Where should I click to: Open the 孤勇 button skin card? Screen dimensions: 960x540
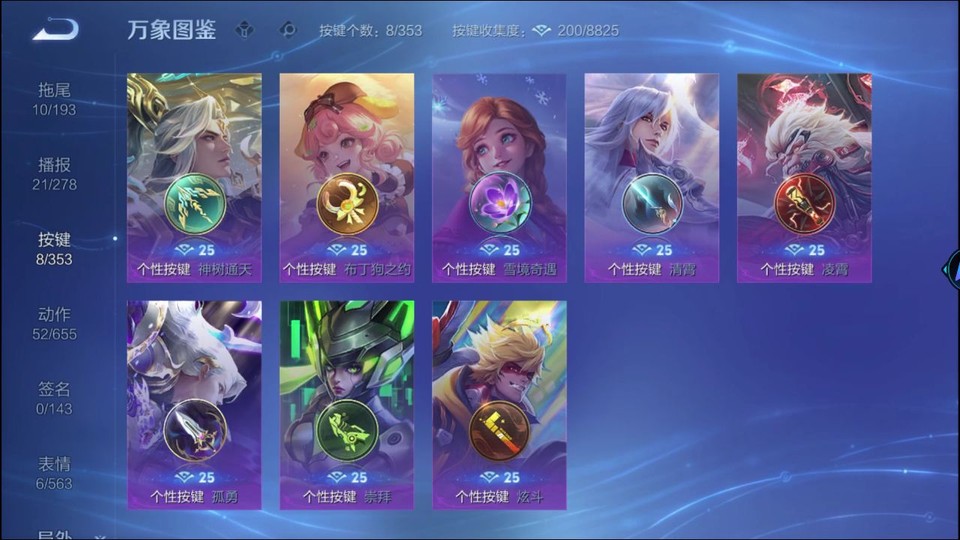[x=194, y=405]
